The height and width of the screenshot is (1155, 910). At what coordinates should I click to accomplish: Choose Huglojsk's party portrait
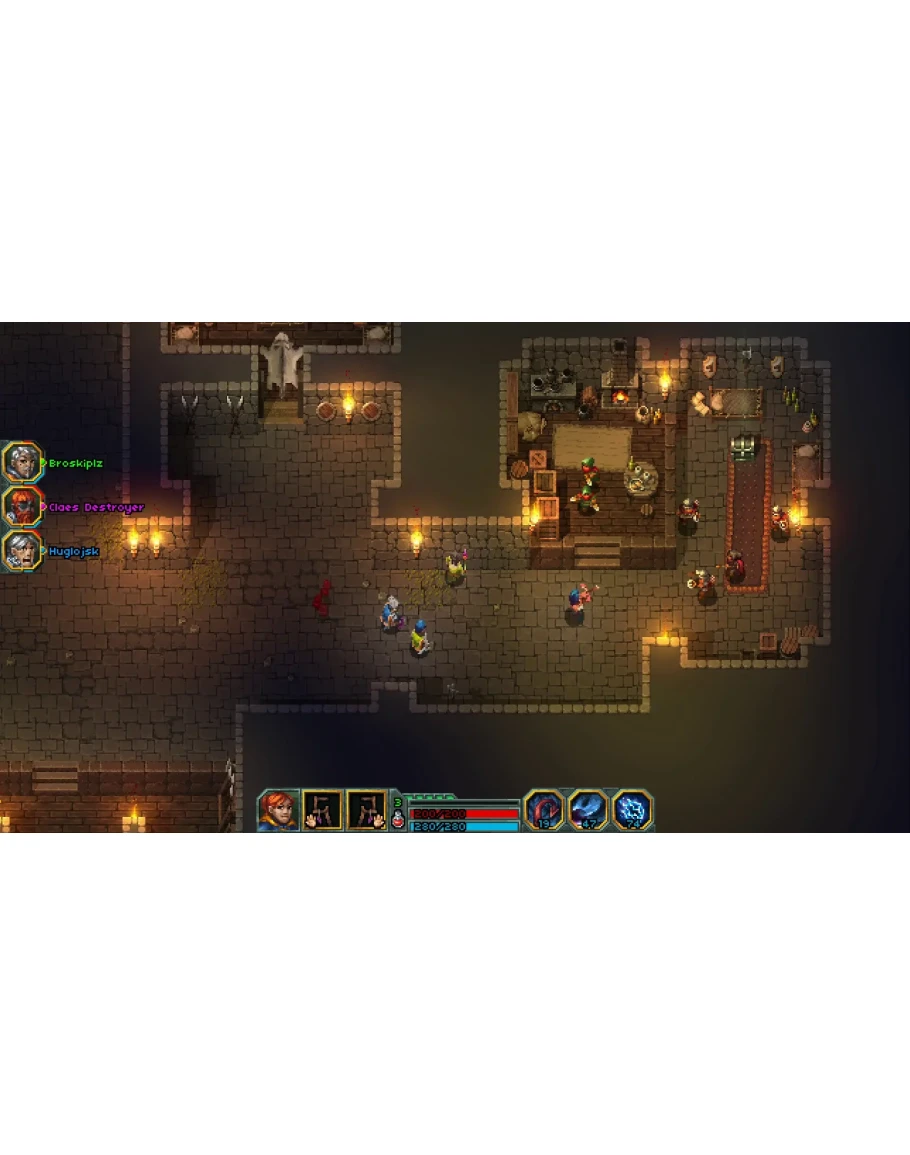pos(21,550)
